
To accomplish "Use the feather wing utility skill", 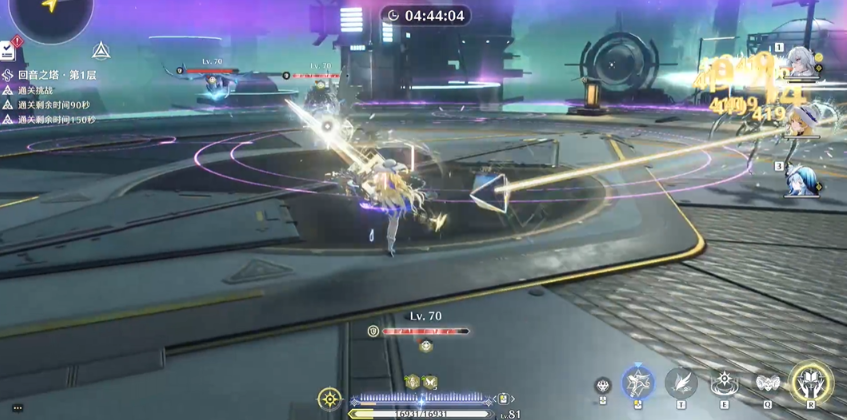I will (681, 383).
